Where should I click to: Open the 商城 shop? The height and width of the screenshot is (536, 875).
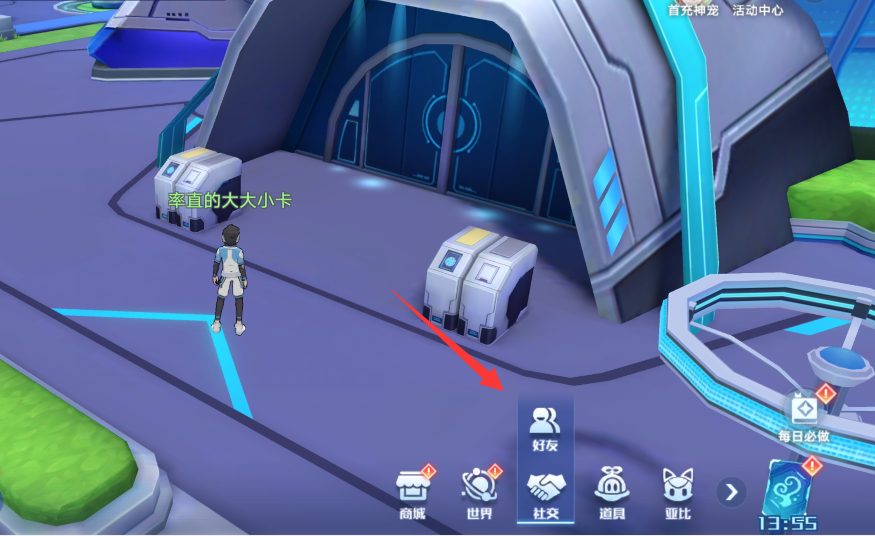click(411, 494)
